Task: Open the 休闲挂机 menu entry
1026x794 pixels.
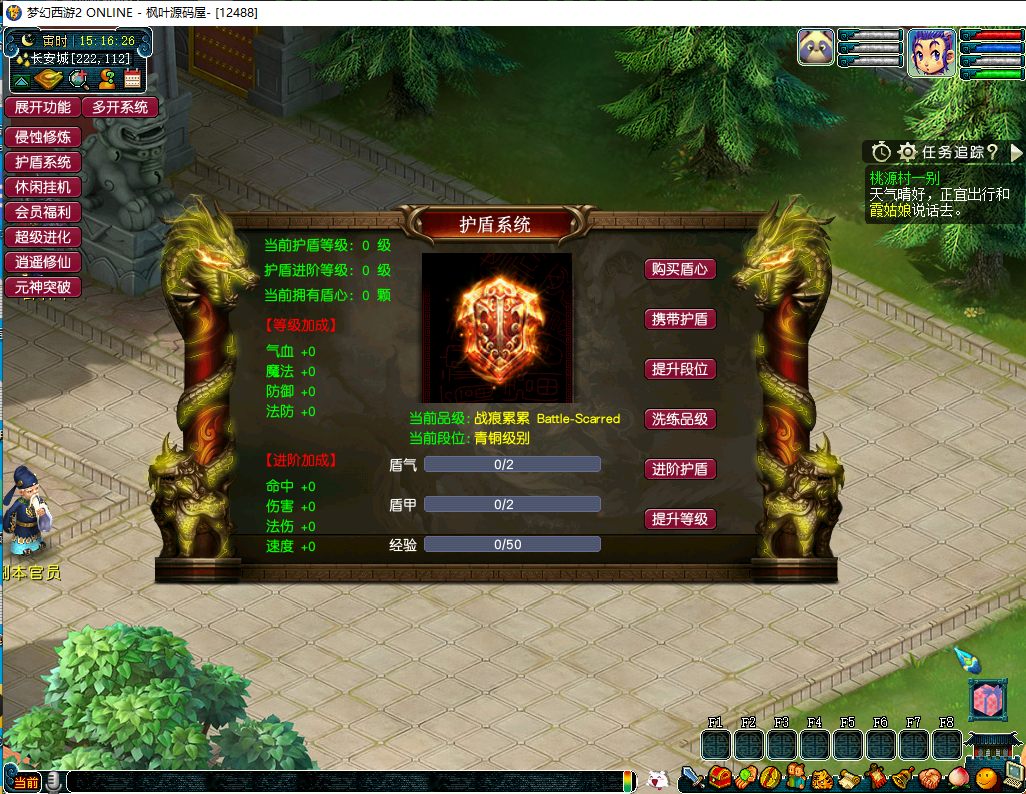Action: [x=43, y=187]
